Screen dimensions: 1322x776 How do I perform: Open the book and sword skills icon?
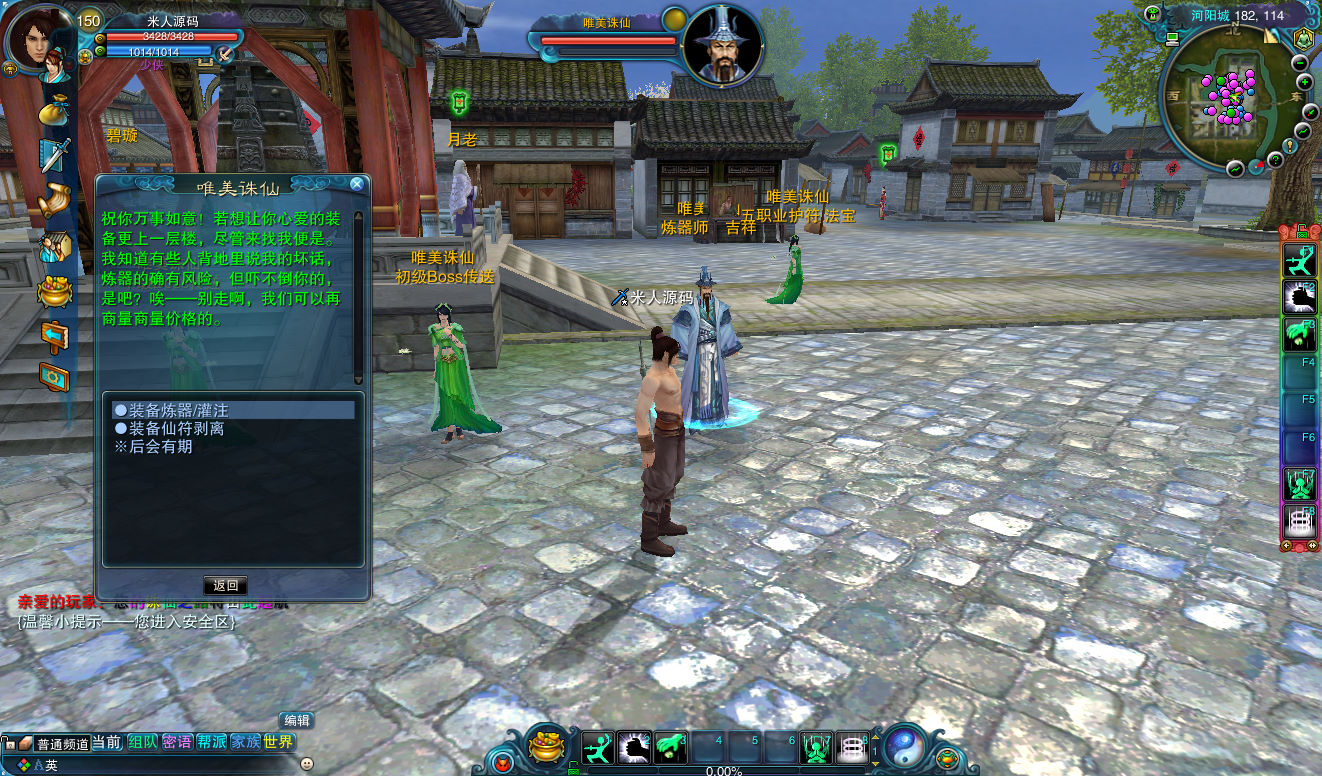pos(54,155)
